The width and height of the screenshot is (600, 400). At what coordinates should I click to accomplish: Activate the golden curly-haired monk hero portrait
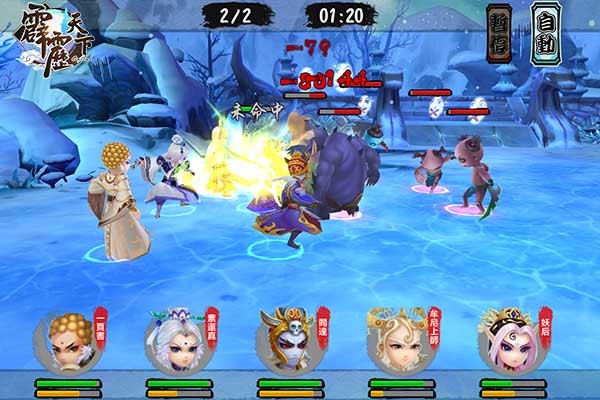(67, 341)
